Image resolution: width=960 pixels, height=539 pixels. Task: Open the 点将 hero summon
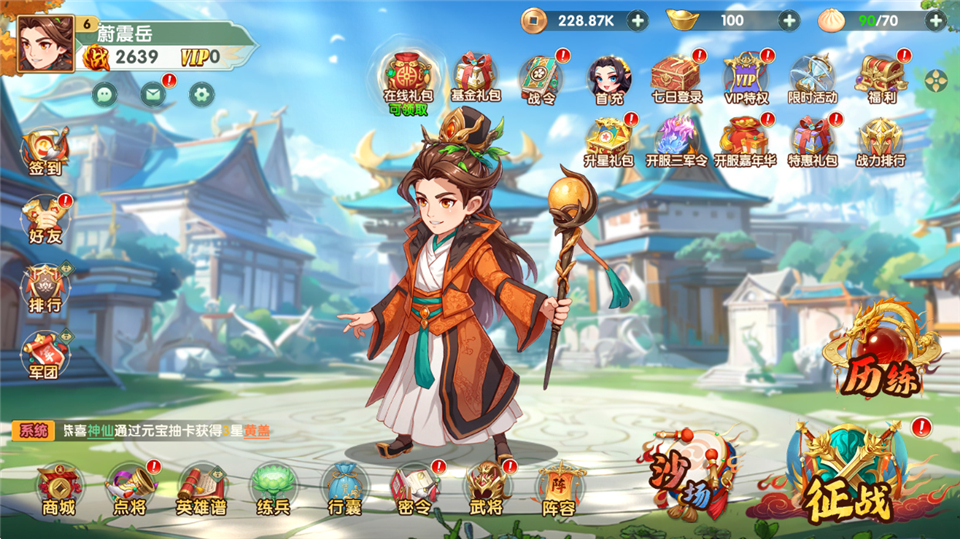point(130,488)
